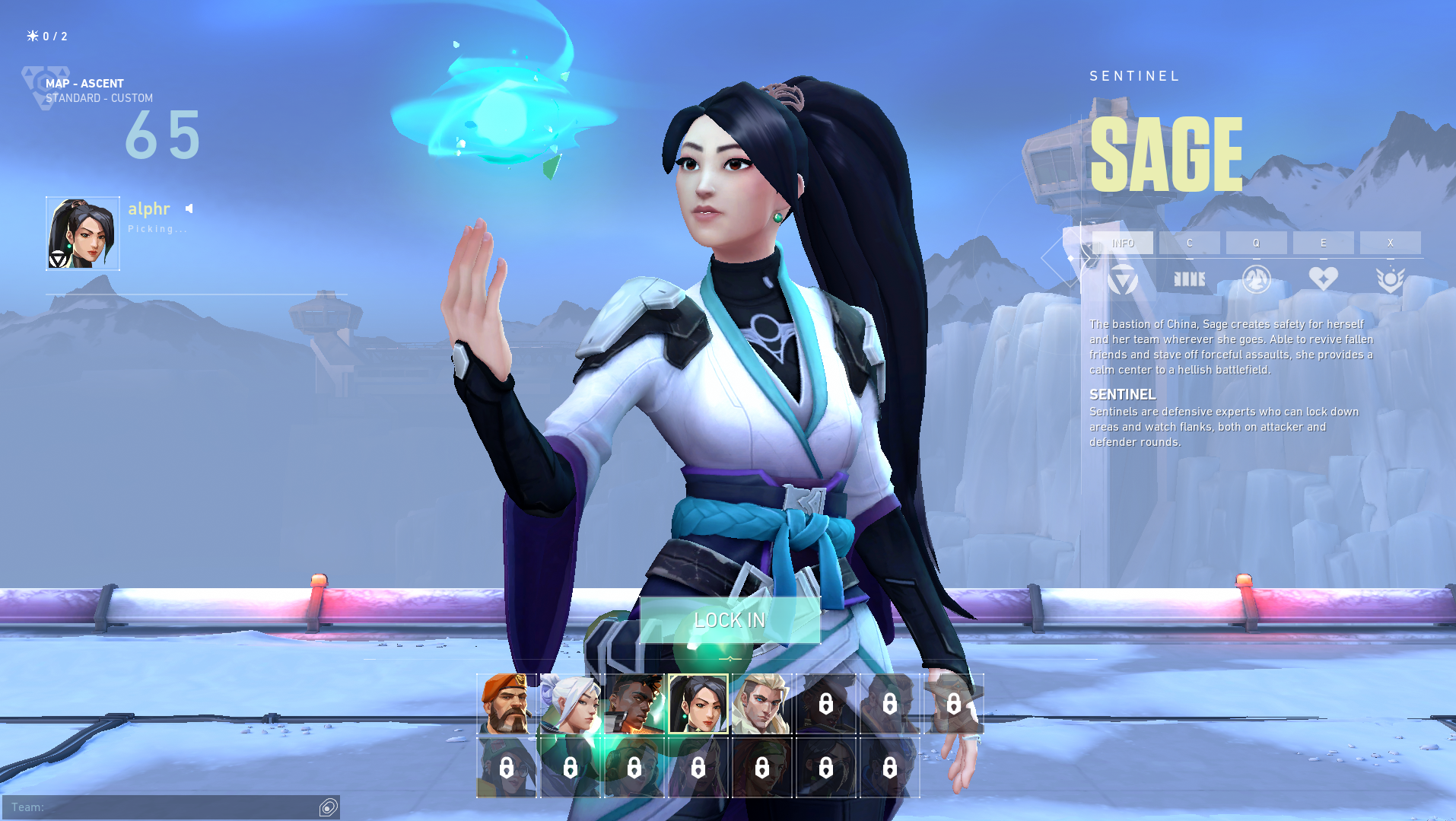Viewport: 1456px width, 821px height.
Task: Select the Healing Orb heart icon
Action: pos(1323,279)
